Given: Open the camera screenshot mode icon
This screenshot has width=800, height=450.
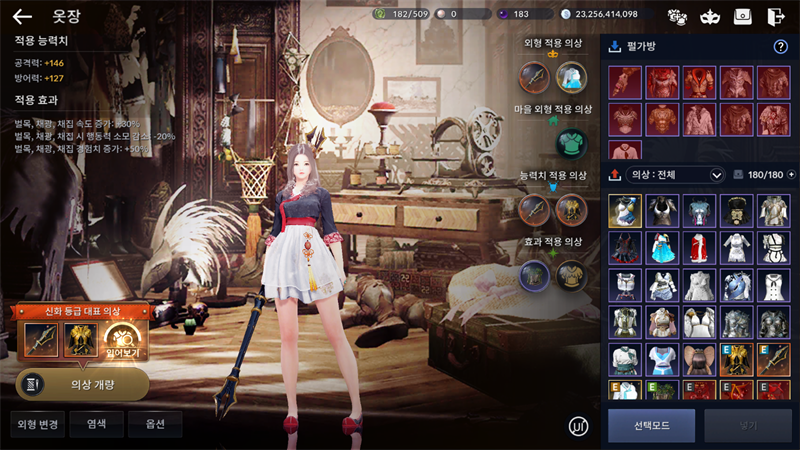Looking at the screenshot, I should pyautogui.click(x=743, y=16).
